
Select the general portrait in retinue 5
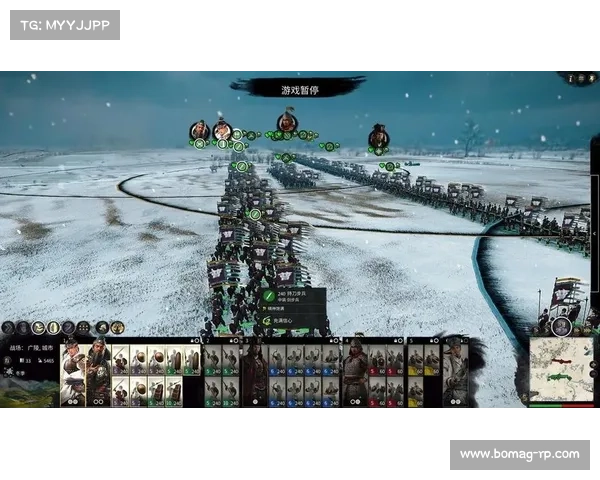(x=454, y=372)
